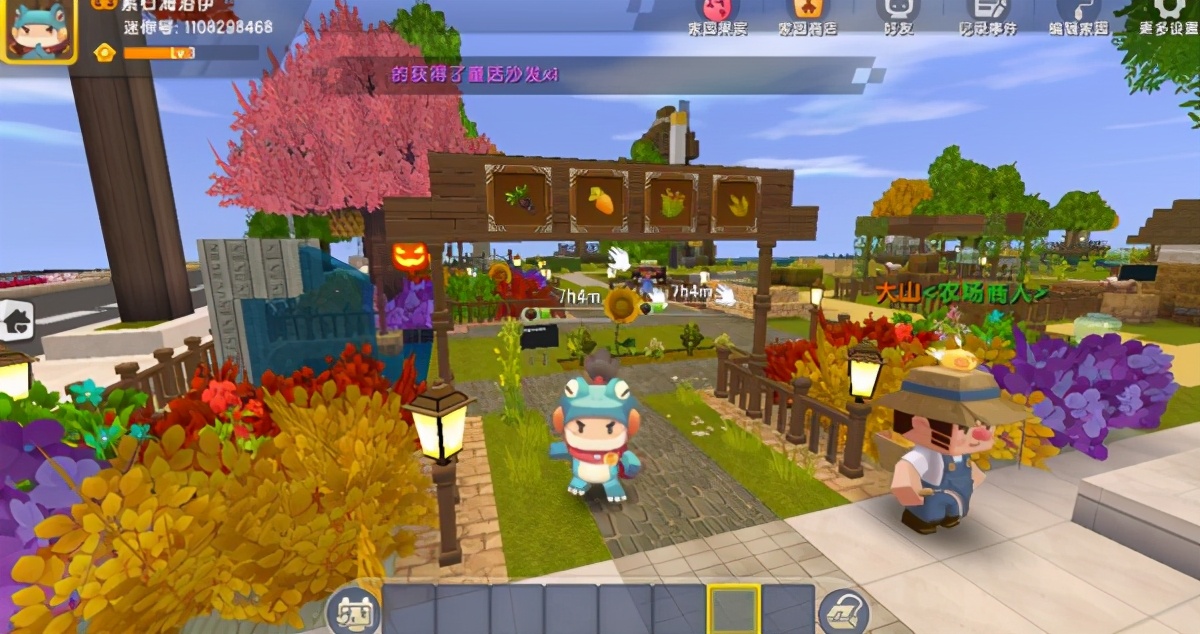This screenshot has width=1200, height=634.
Task: Open the 家园商店 (homestead shop)
Action: (808, 14)
